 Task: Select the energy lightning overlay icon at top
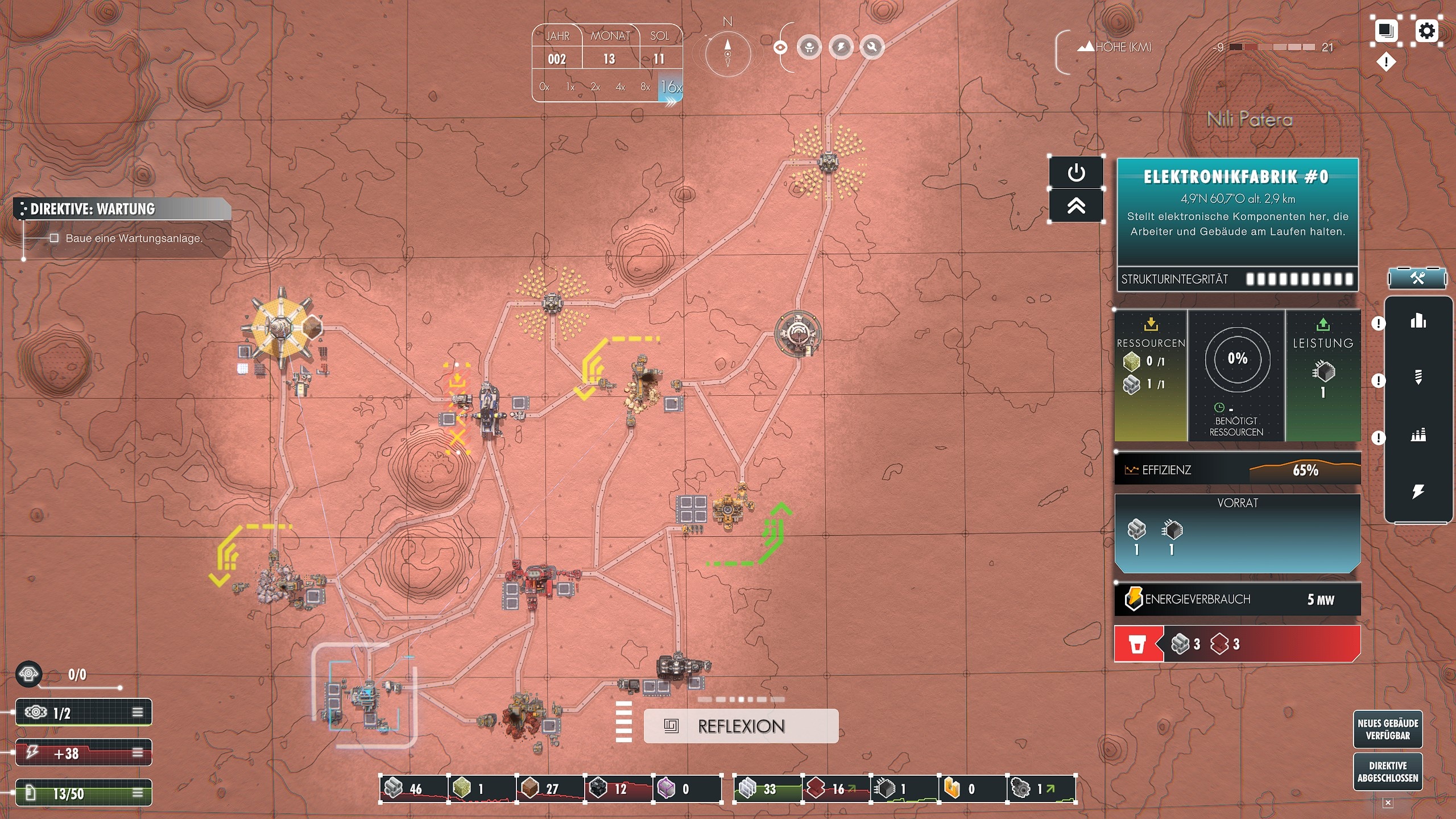tap(841, 48)
